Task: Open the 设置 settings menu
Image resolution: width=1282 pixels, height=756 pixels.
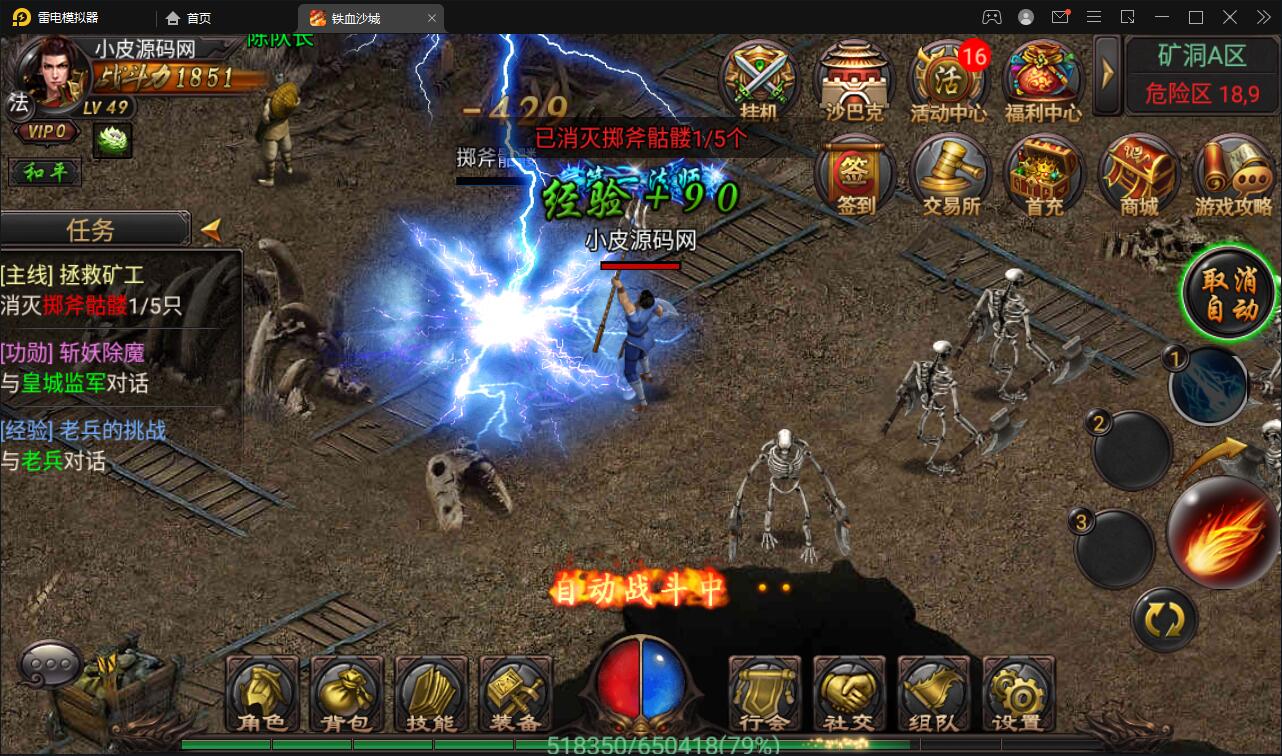Action: [1018, 692]
